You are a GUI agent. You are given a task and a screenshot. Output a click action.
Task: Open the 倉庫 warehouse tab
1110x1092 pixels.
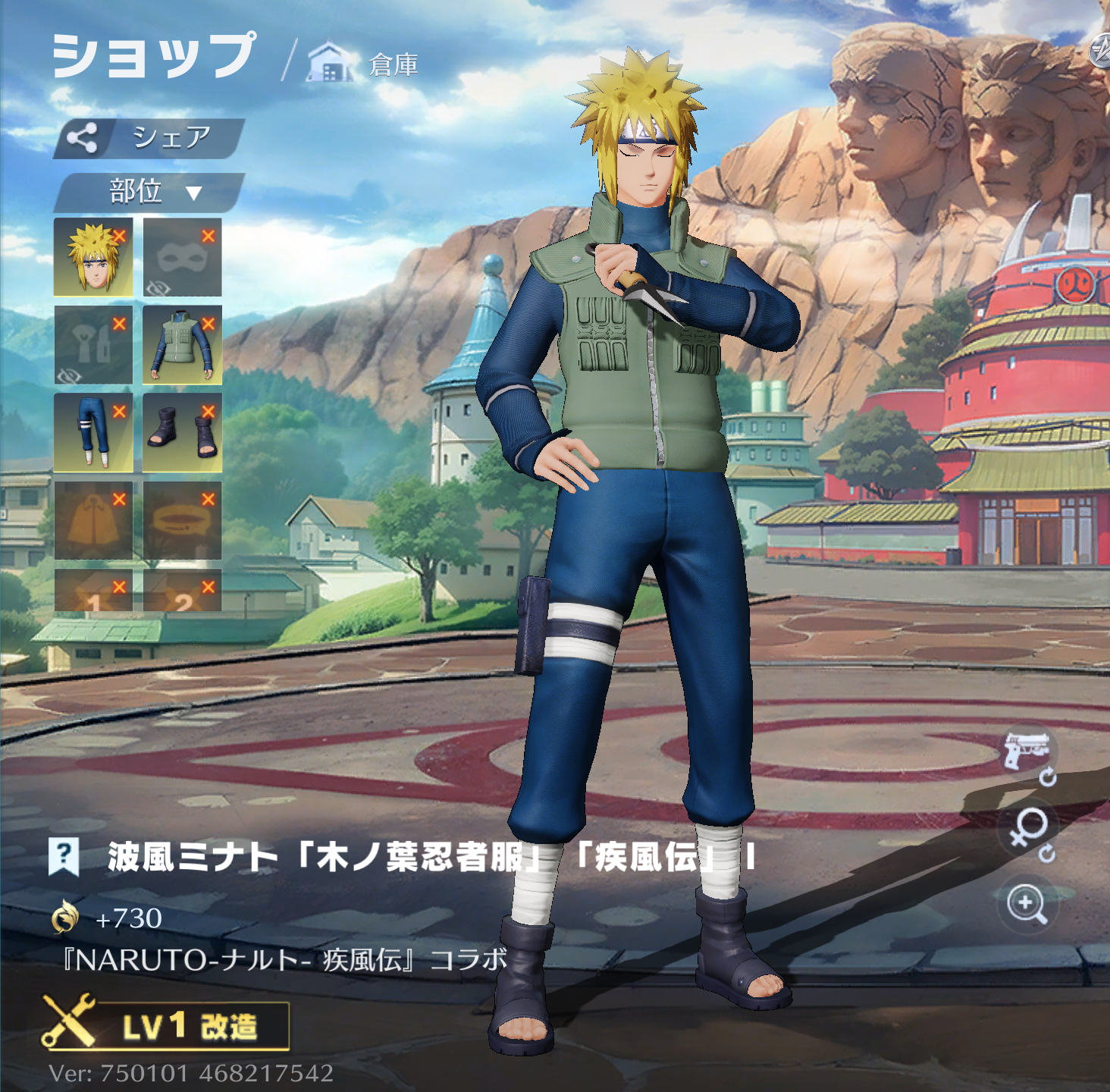pos(364,64)
